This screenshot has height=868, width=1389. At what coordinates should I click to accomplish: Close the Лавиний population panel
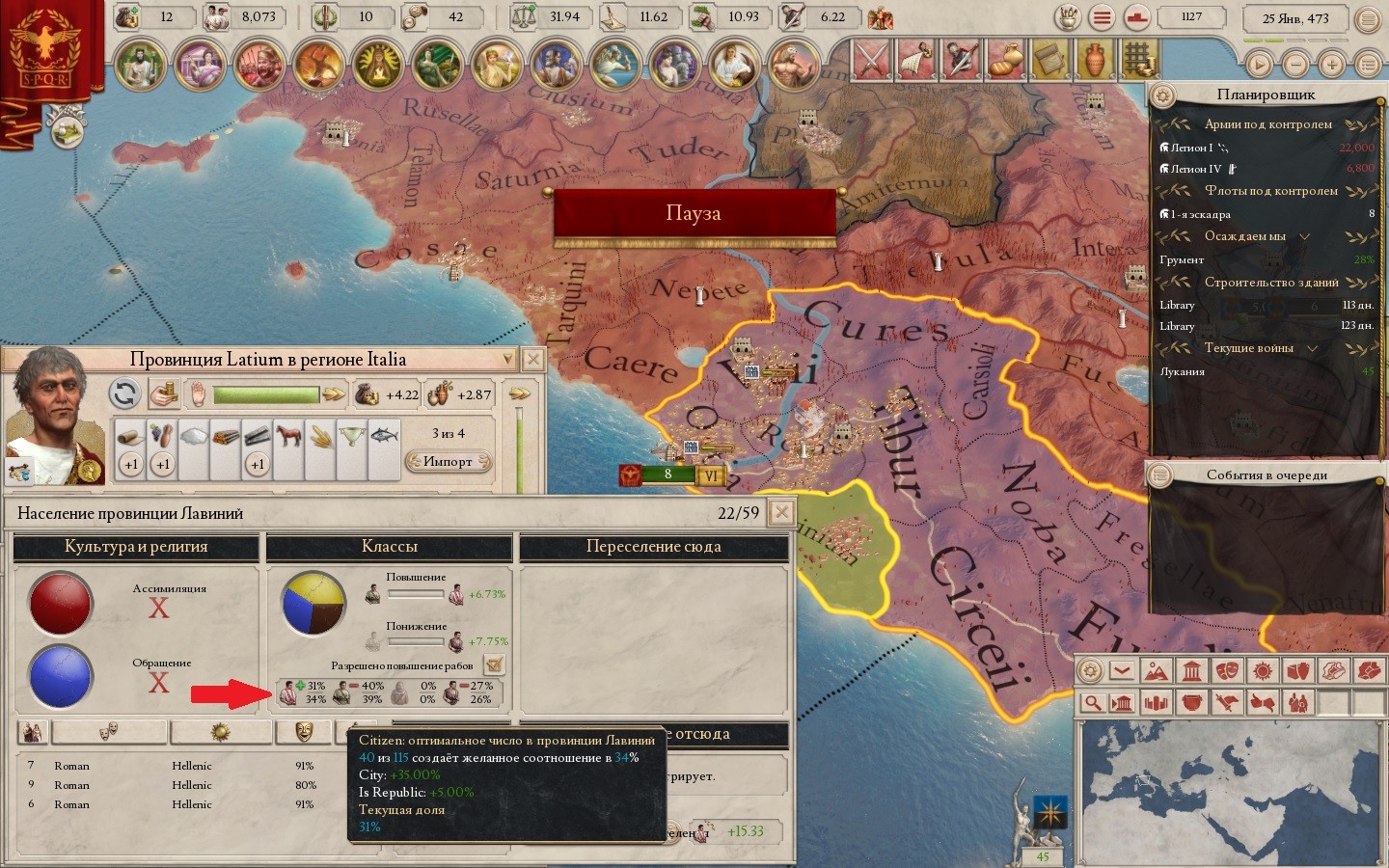coord(781,512)
